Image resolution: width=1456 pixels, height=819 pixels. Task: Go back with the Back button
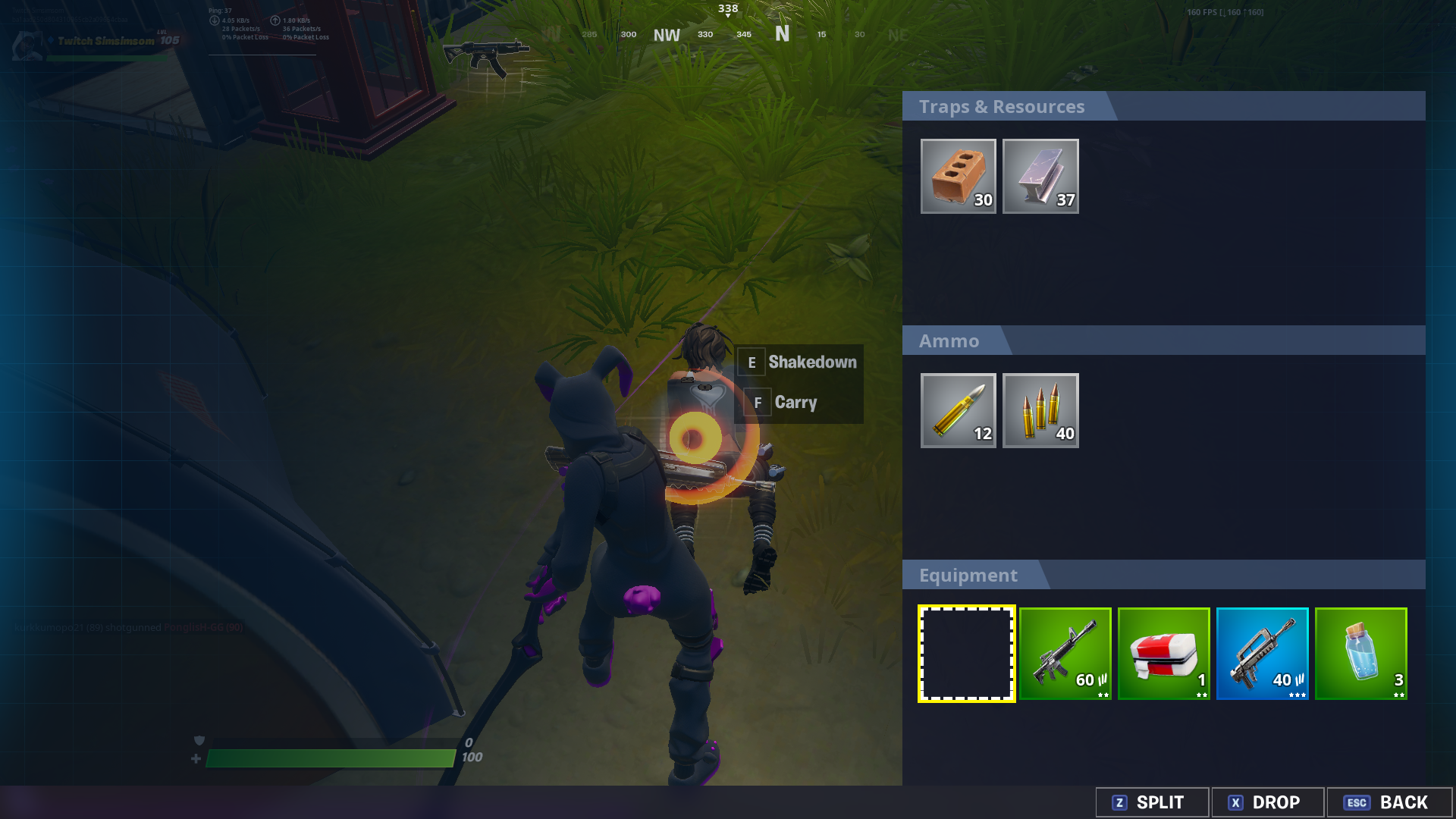1389,802
